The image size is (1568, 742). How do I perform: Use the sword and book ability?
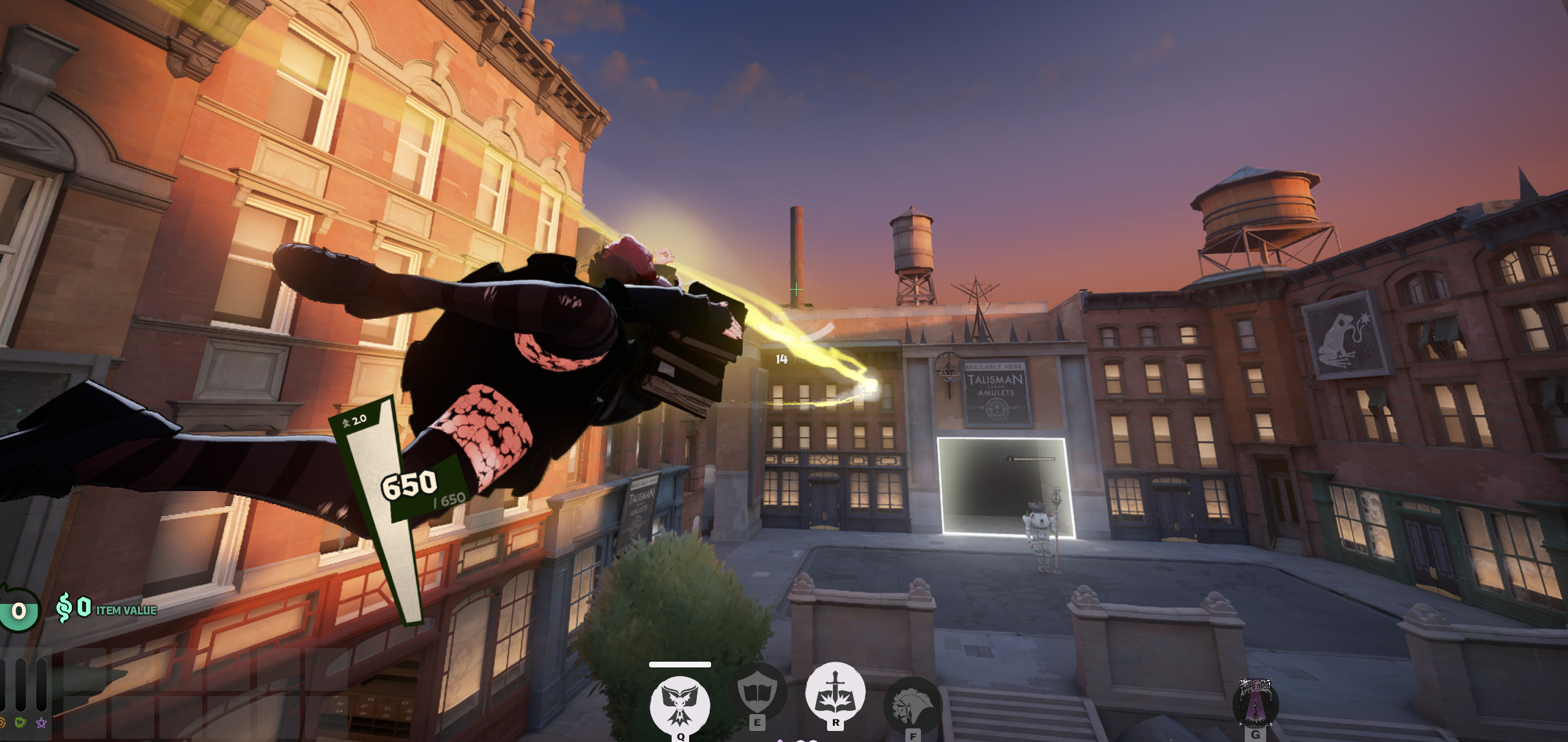pyautogui.click(x=835, y=691)
